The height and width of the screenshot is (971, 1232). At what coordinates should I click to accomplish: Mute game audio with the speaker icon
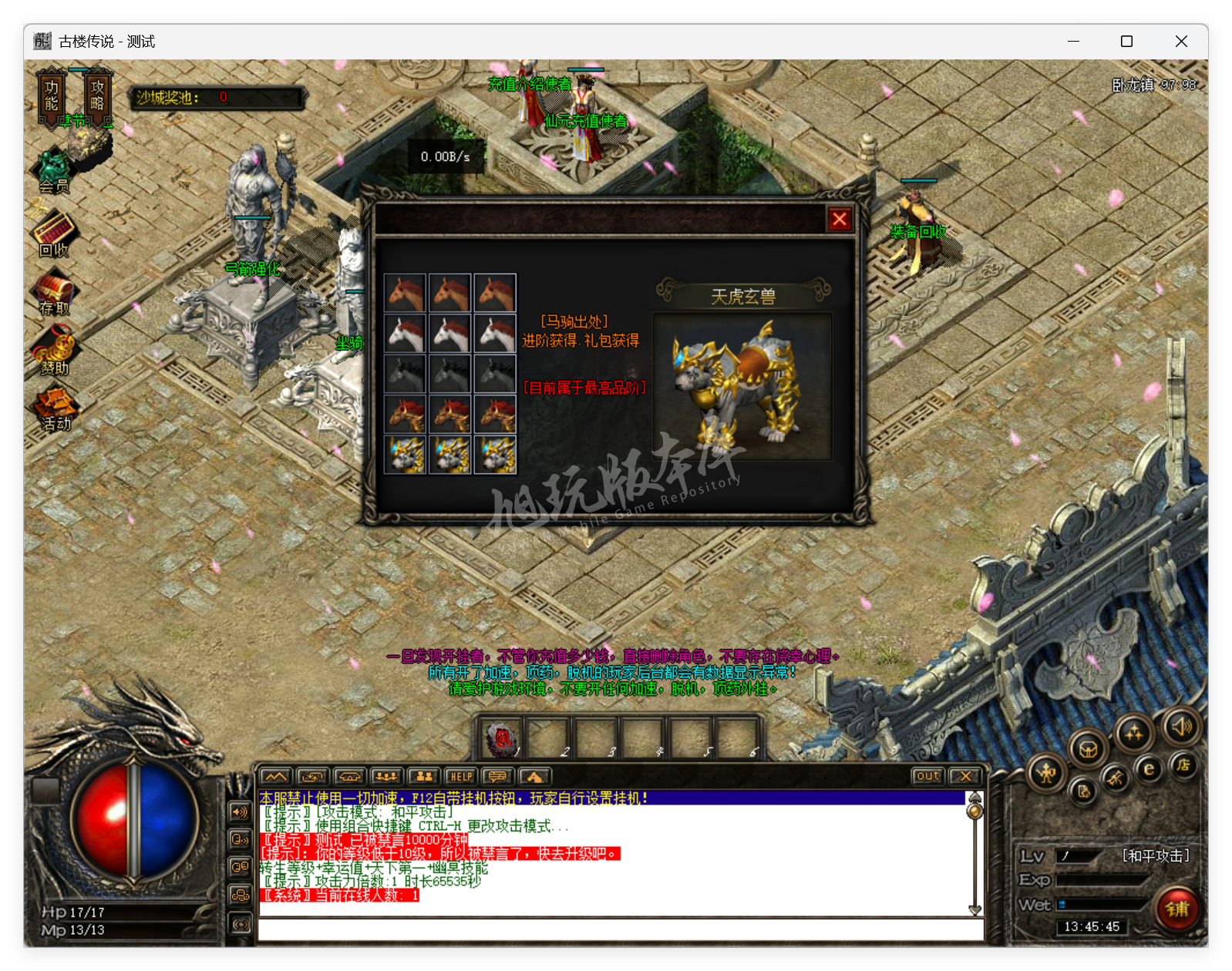tap(1182, 727)
